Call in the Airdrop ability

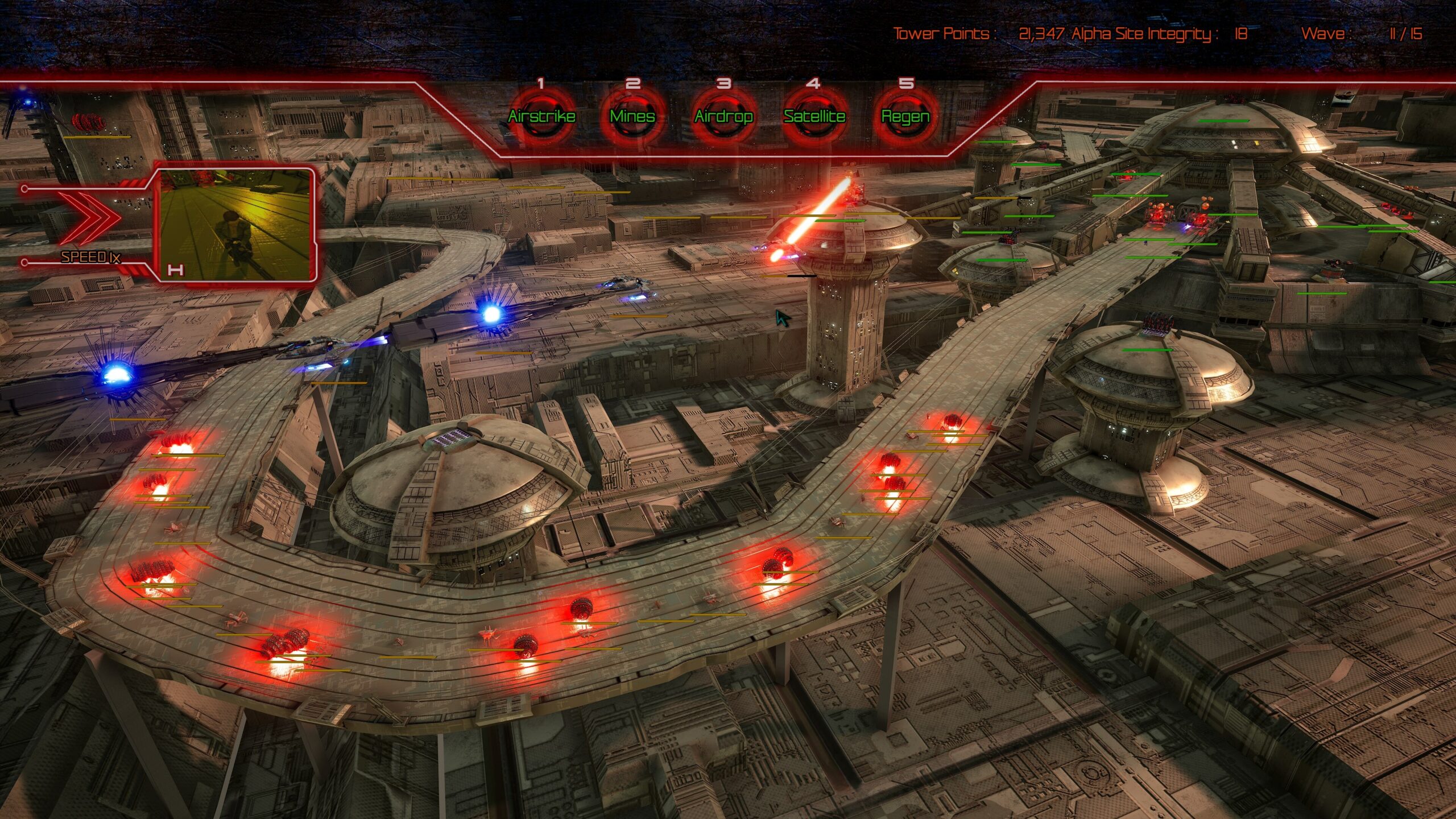coord(723,117)
